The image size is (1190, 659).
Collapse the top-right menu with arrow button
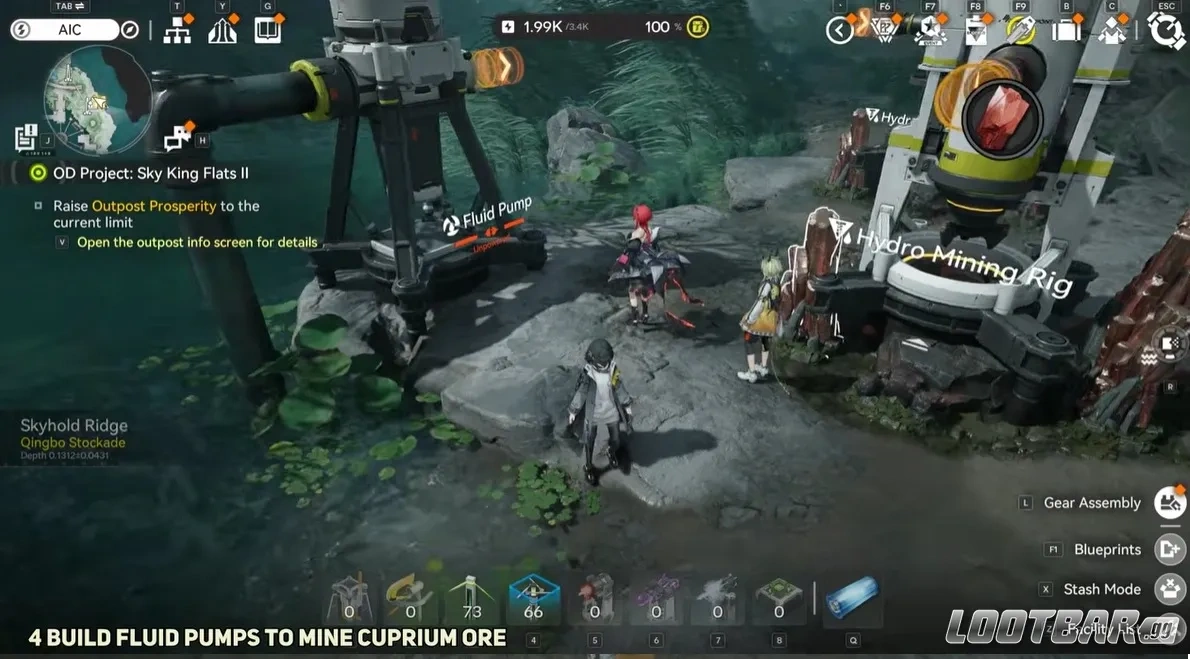(x=840, y=31)
